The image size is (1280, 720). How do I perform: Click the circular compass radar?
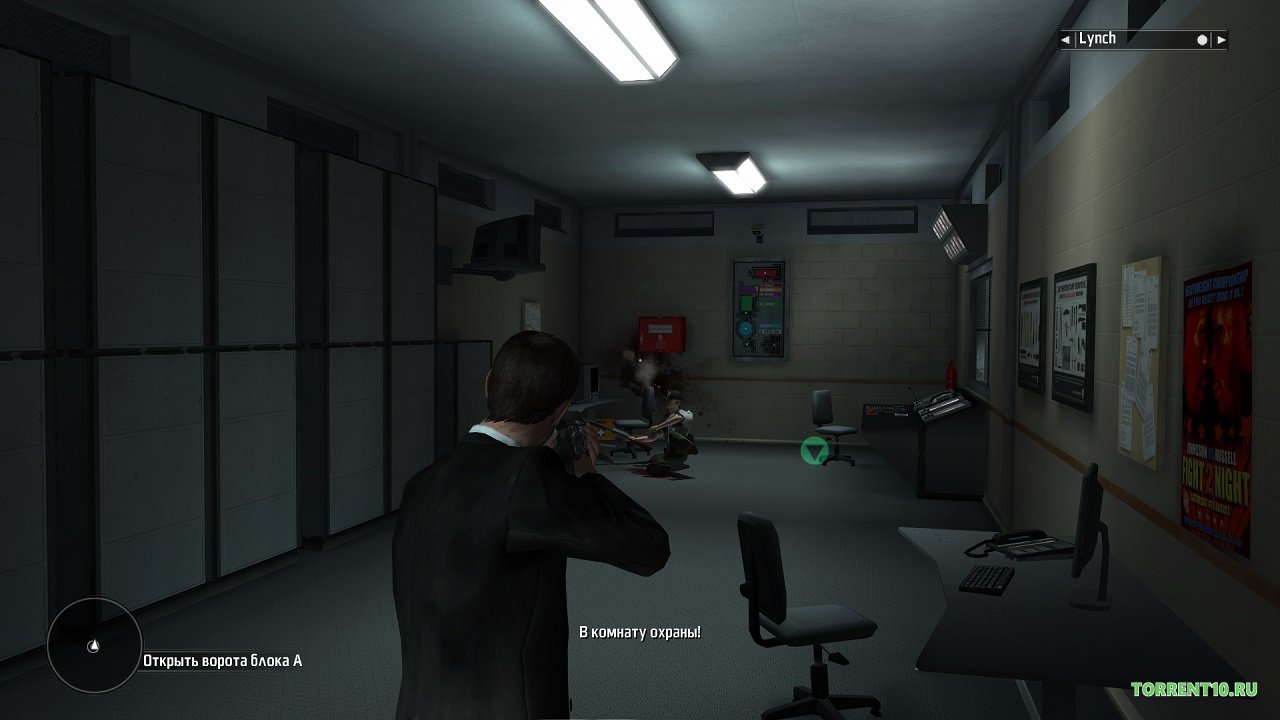[94, 646]
